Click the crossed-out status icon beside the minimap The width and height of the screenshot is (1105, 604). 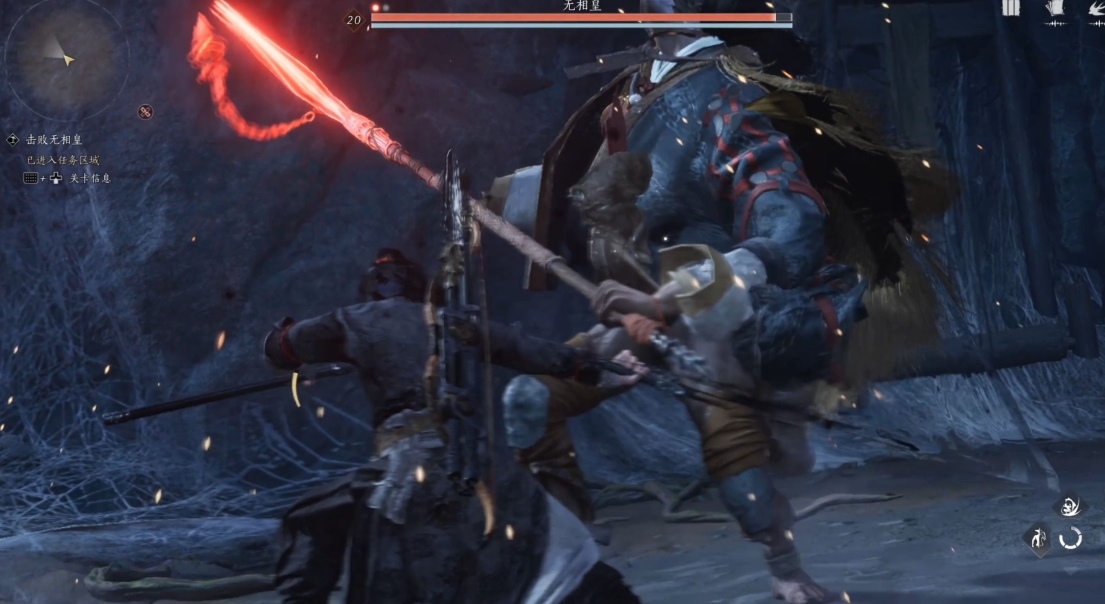145,112
